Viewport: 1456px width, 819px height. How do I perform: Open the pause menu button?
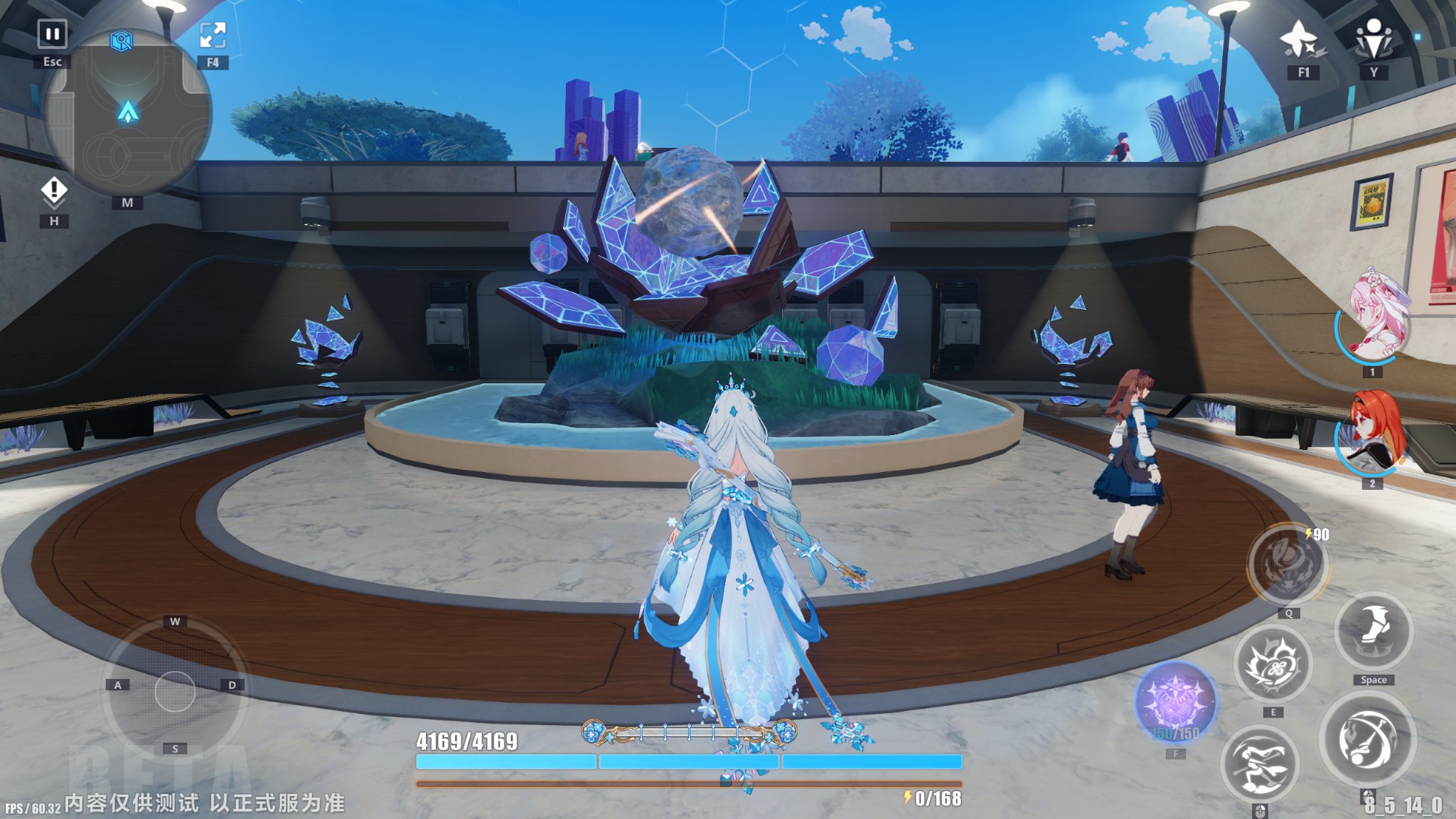(x=52, y=34)
